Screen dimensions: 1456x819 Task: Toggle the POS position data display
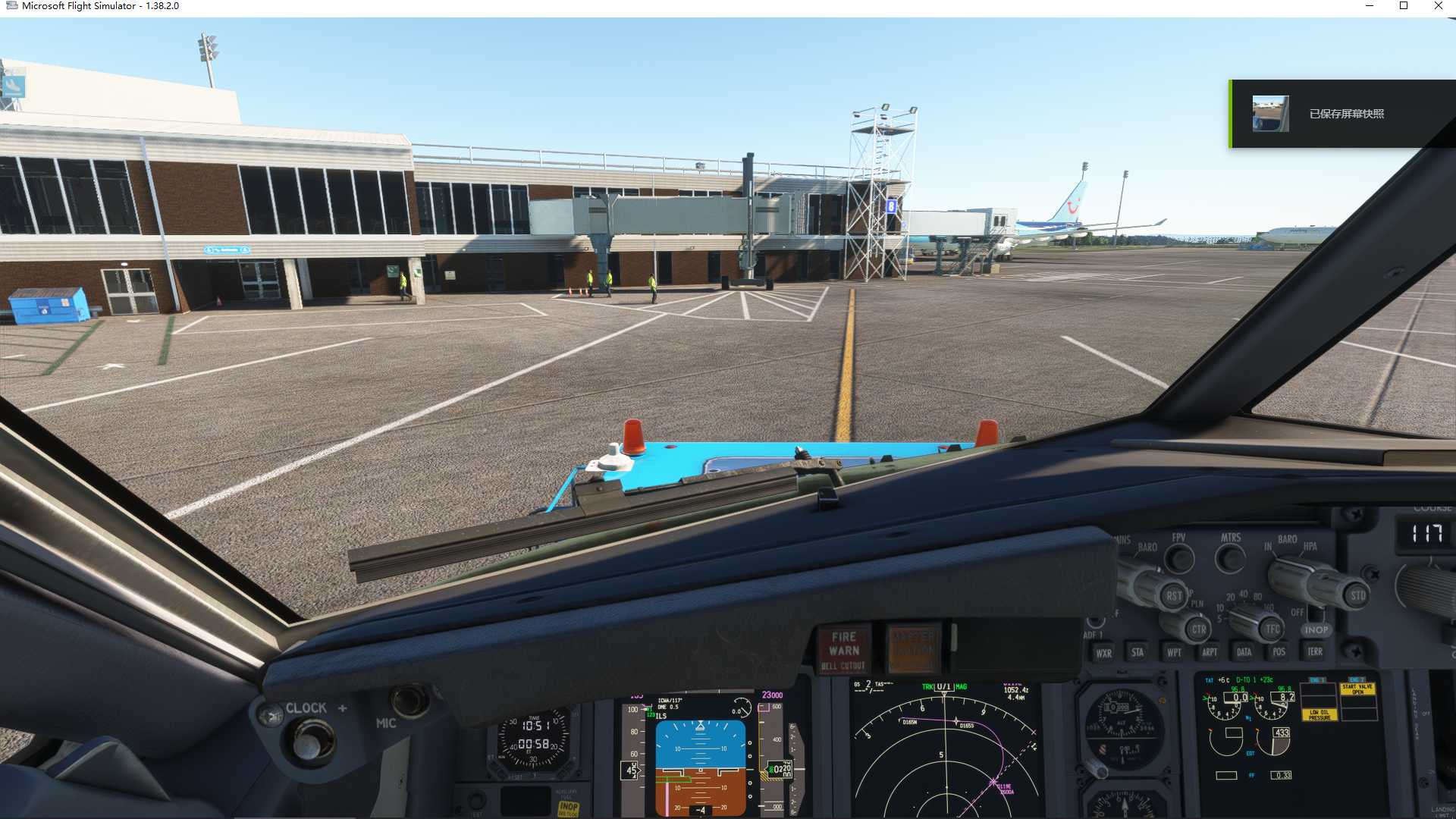tap(1278, 651)
